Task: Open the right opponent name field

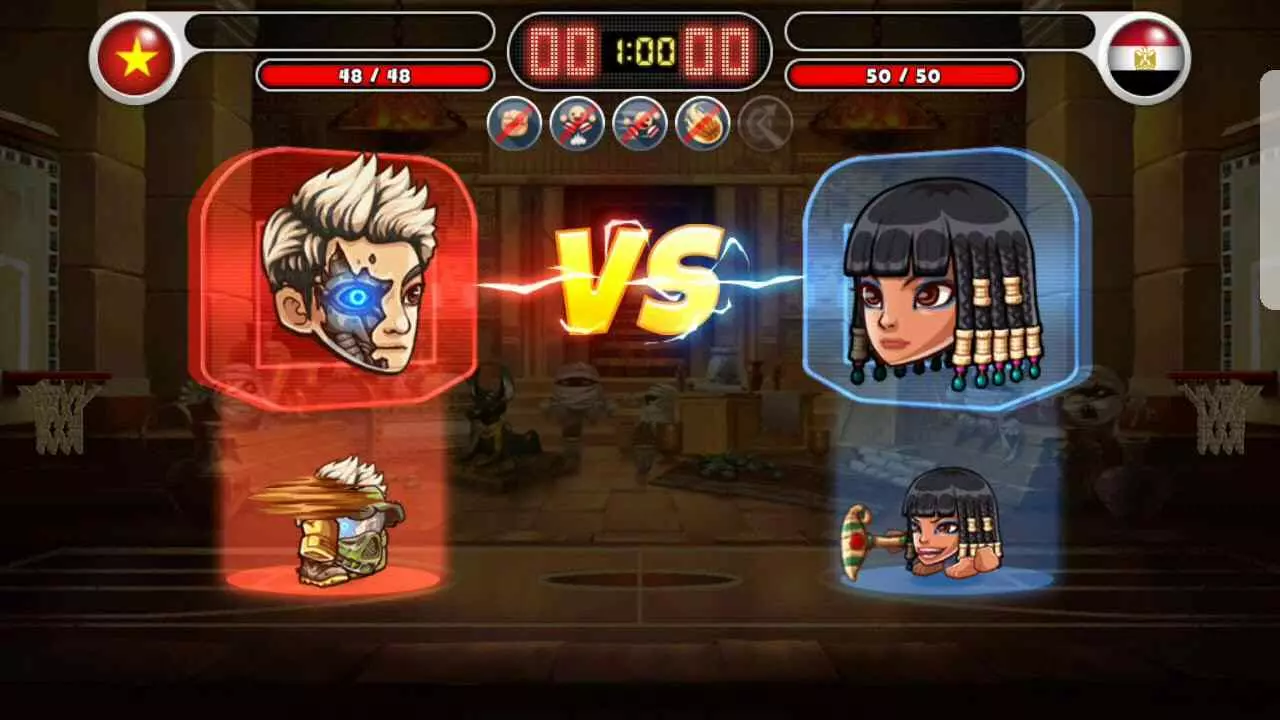Action: tap(940, 34)
